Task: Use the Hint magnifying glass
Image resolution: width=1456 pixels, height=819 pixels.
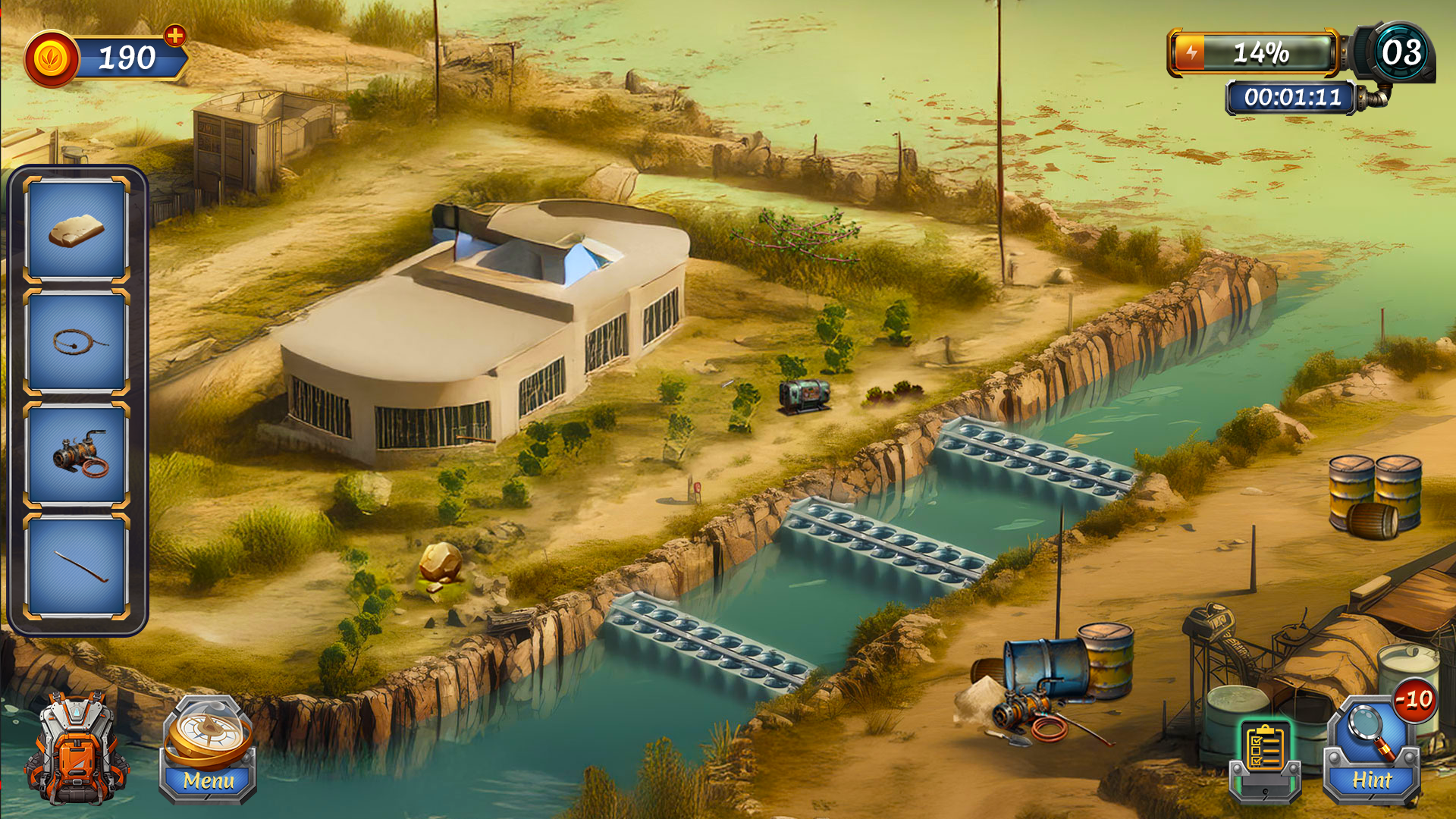Action: (x=1371, y=751)
